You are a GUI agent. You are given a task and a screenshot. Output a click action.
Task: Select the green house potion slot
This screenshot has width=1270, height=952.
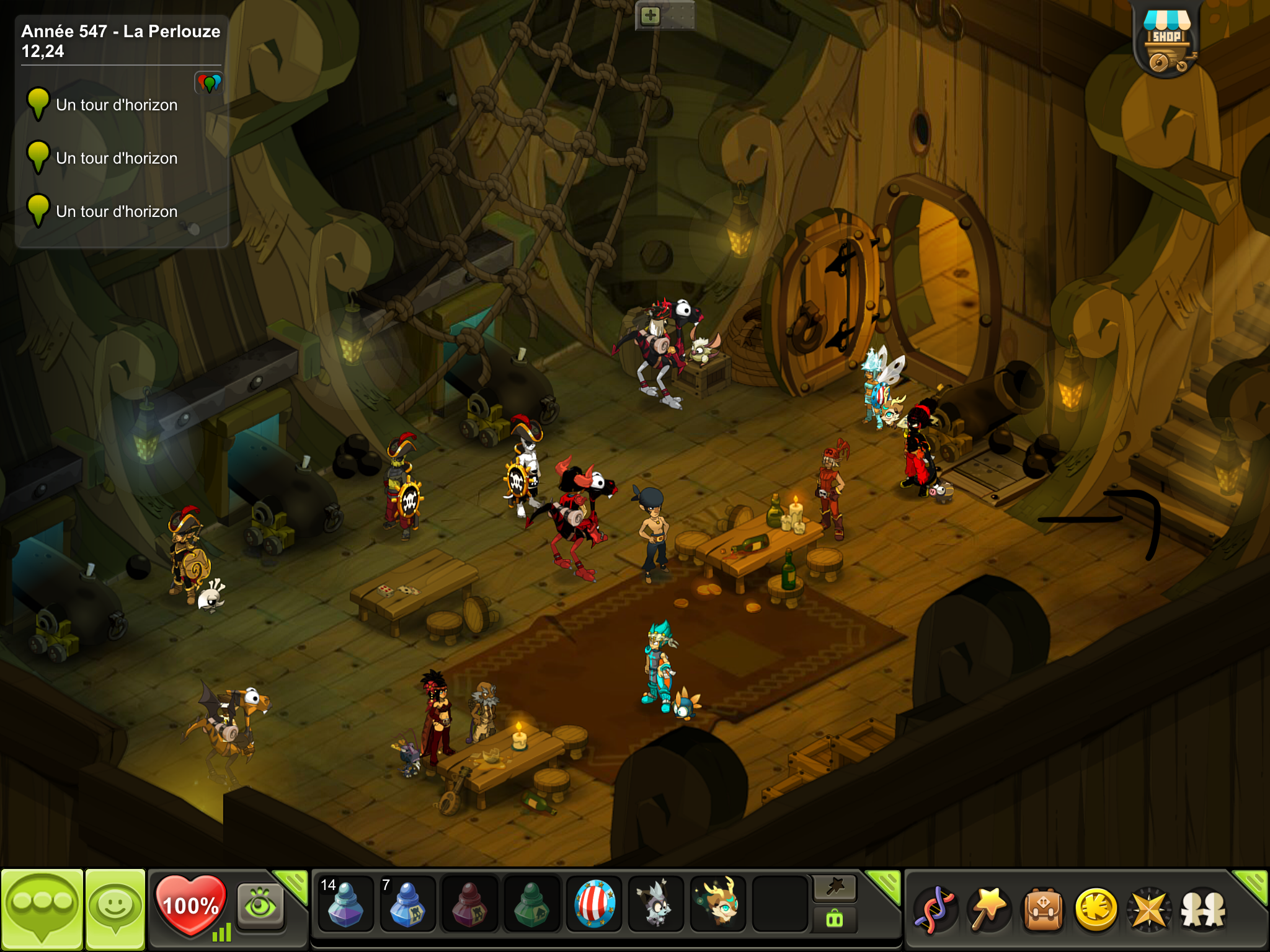pyautogui.click(x=531, y=905)
